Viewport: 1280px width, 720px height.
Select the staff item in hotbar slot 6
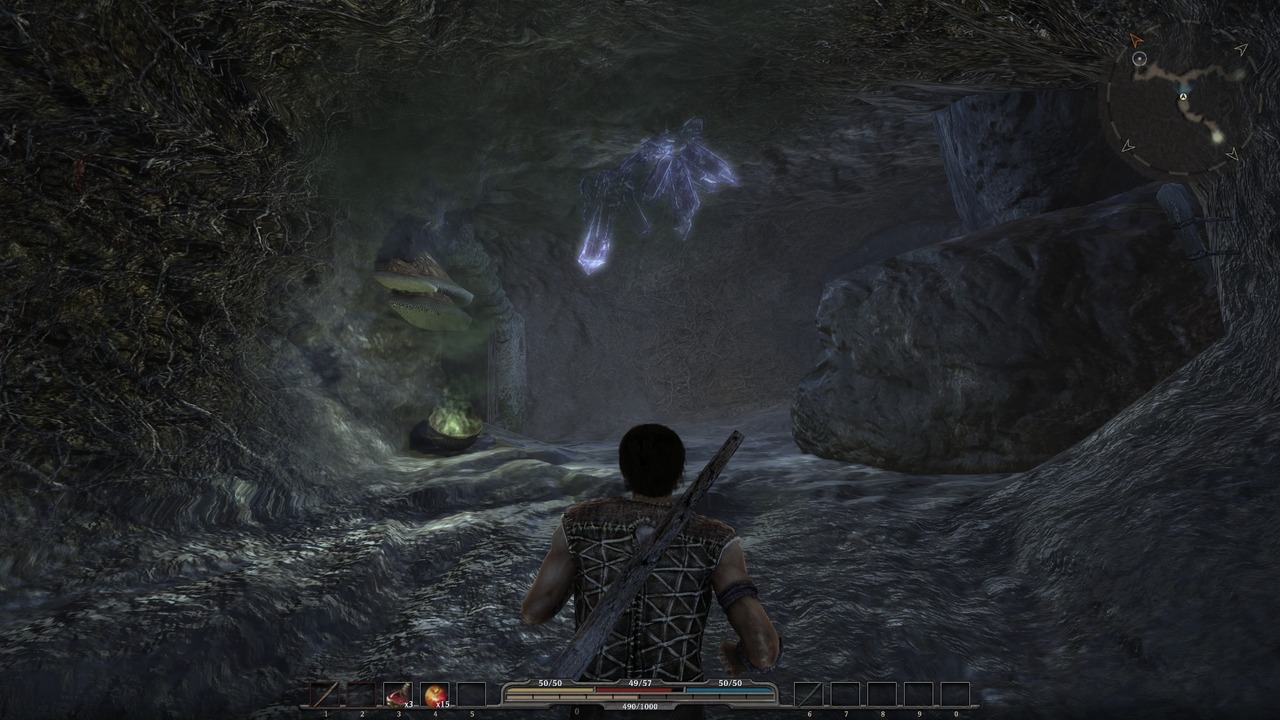[x=808, y=694]
